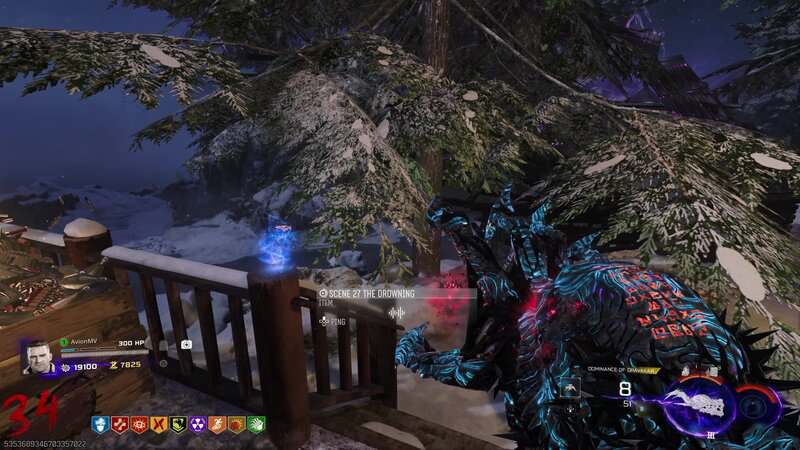Click the red bone-shaped perk icon
Screen dimensions: 800x450
[x=119, y=424]
